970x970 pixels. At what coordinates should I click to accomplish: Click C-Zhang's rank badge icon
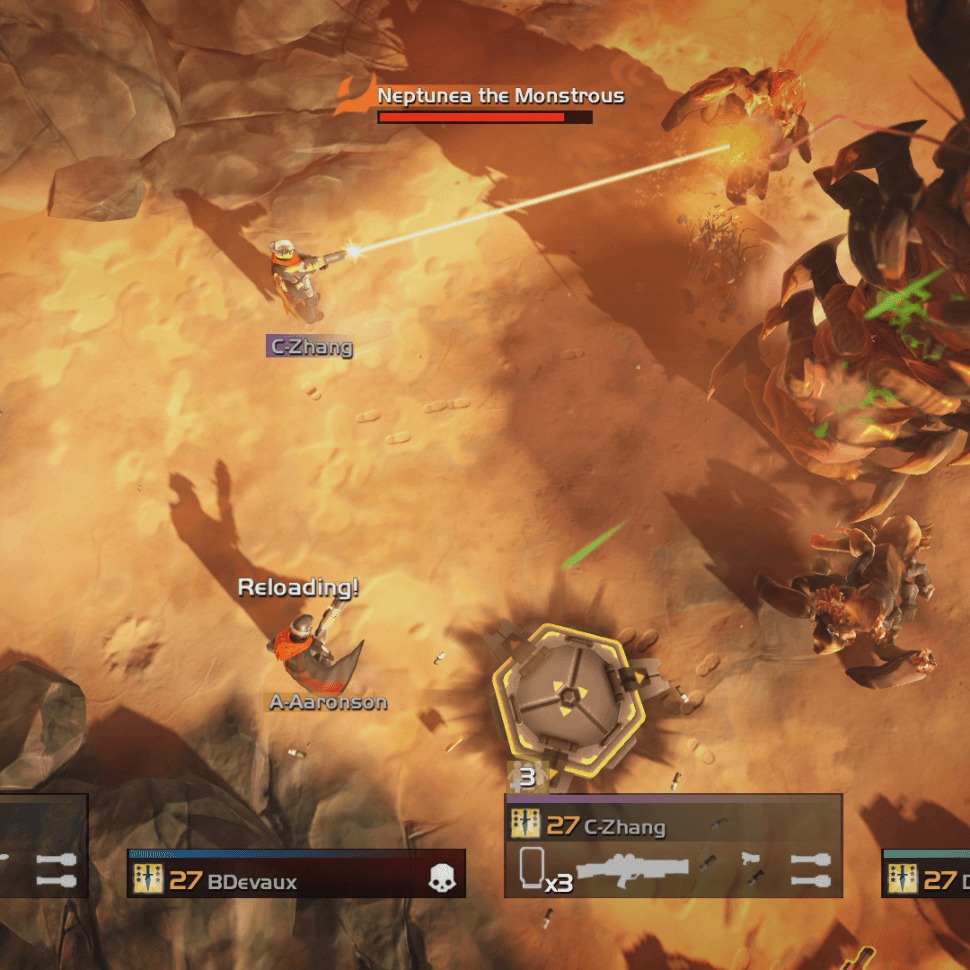tap(526, 825)
